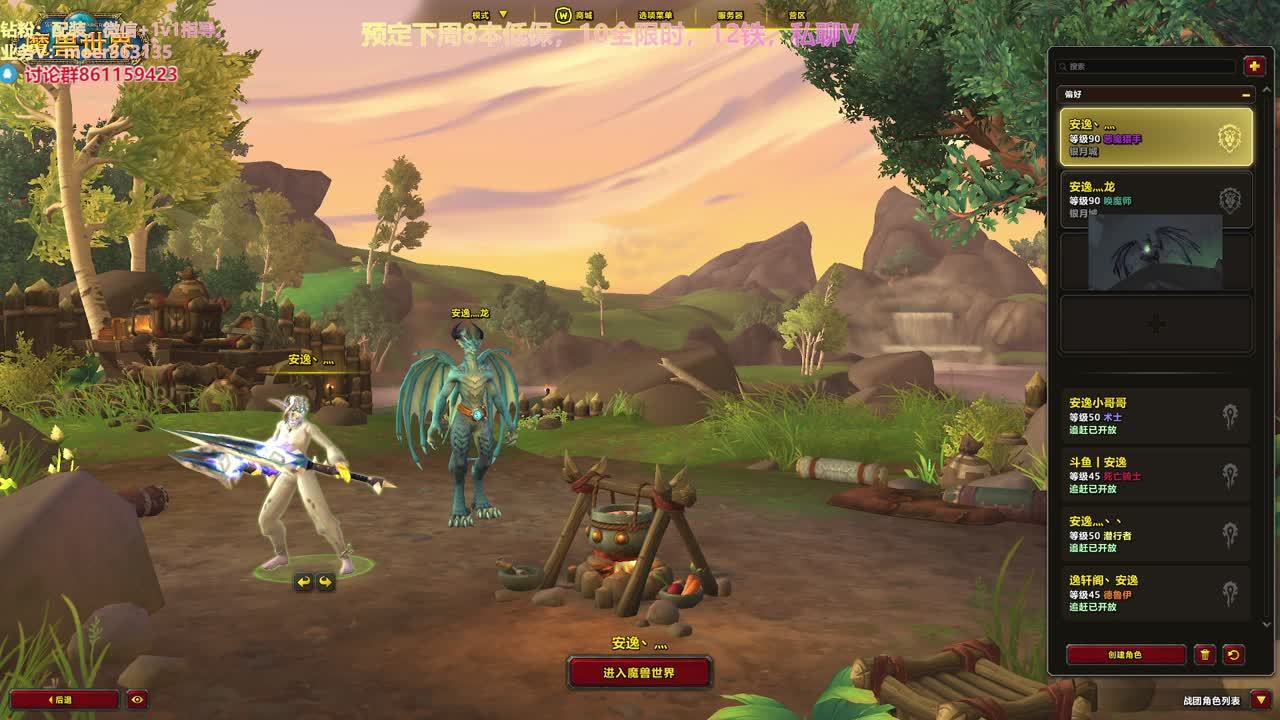Go back with the 后退 button
Screen dimensions: 1280x720
pos(64,700)
